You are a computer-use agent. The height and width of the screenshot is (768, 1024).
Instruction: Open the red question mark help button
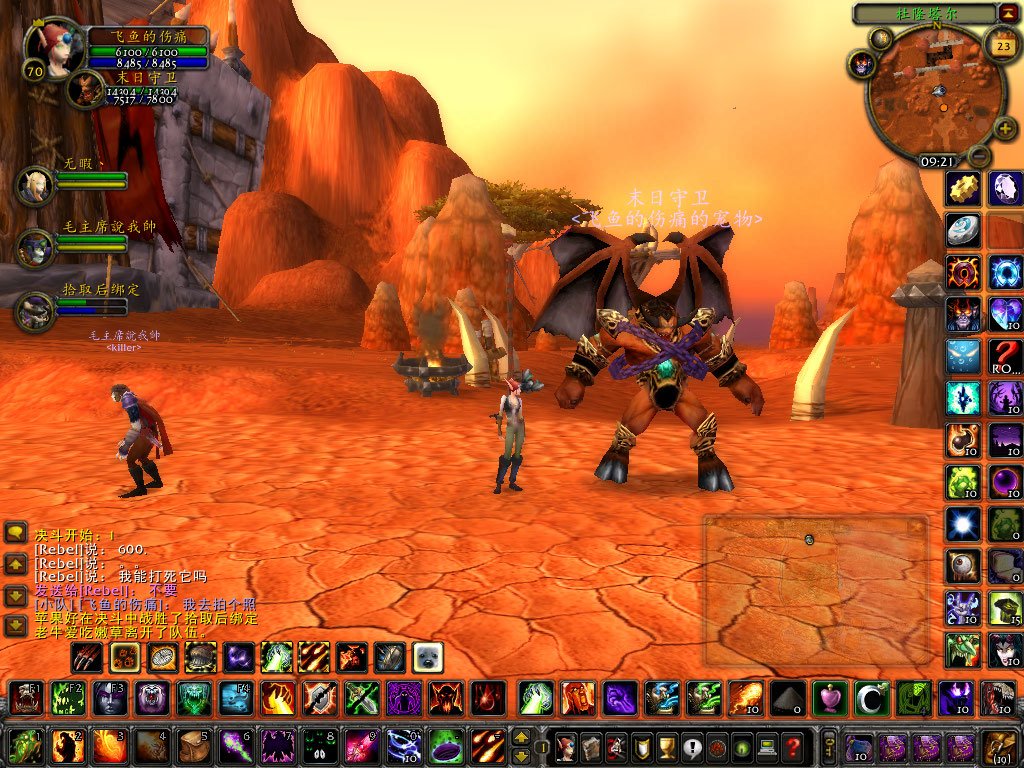point(792,747)
